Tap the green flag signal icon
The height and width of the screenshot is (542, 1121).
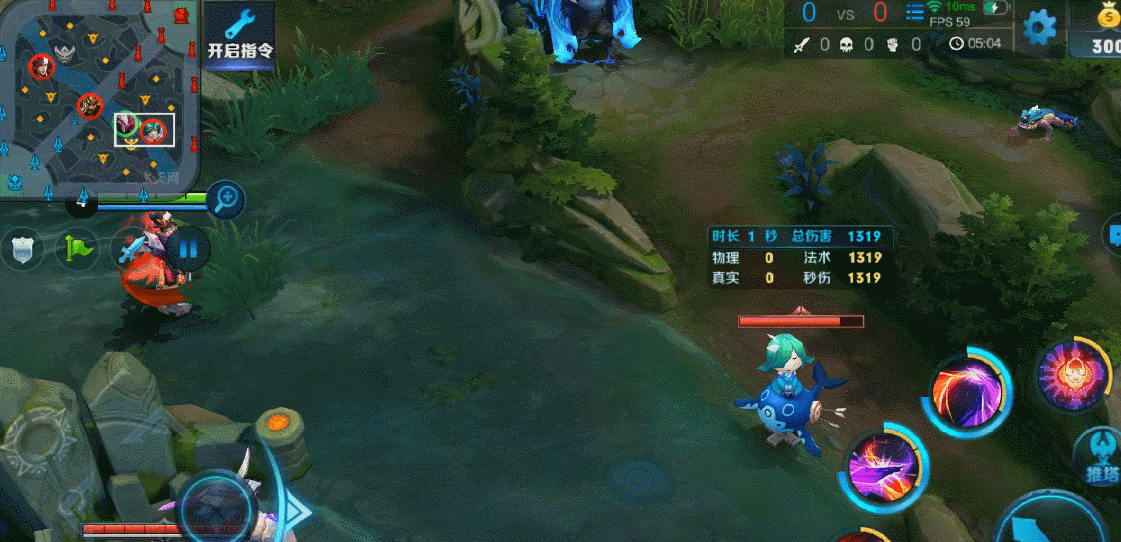click(77, 248)
